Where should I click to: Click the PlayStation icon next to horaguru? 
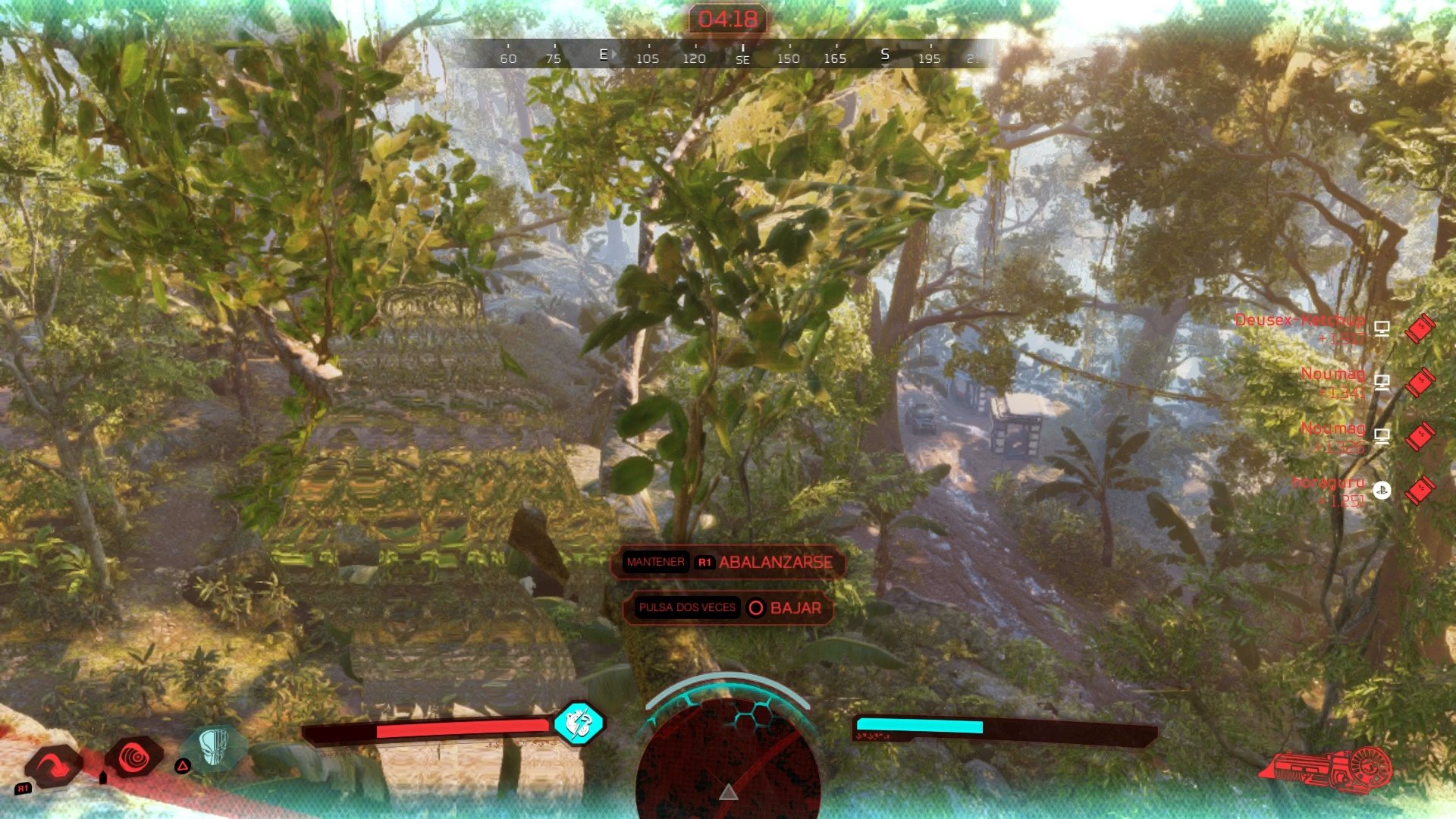click(x=1382, y=491)
